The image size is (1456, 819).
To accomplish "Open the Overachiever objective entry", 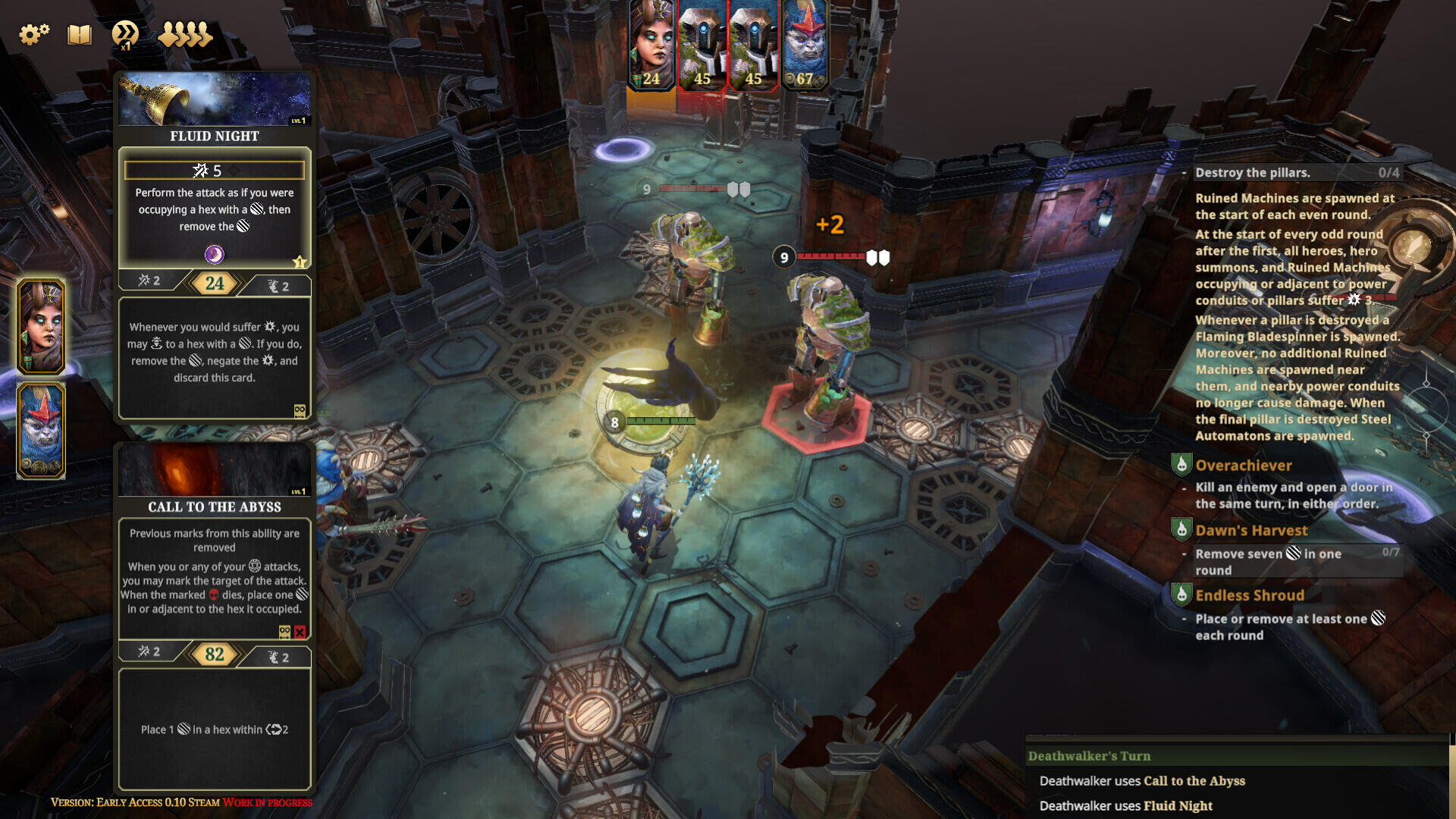I will (1244, 466).
